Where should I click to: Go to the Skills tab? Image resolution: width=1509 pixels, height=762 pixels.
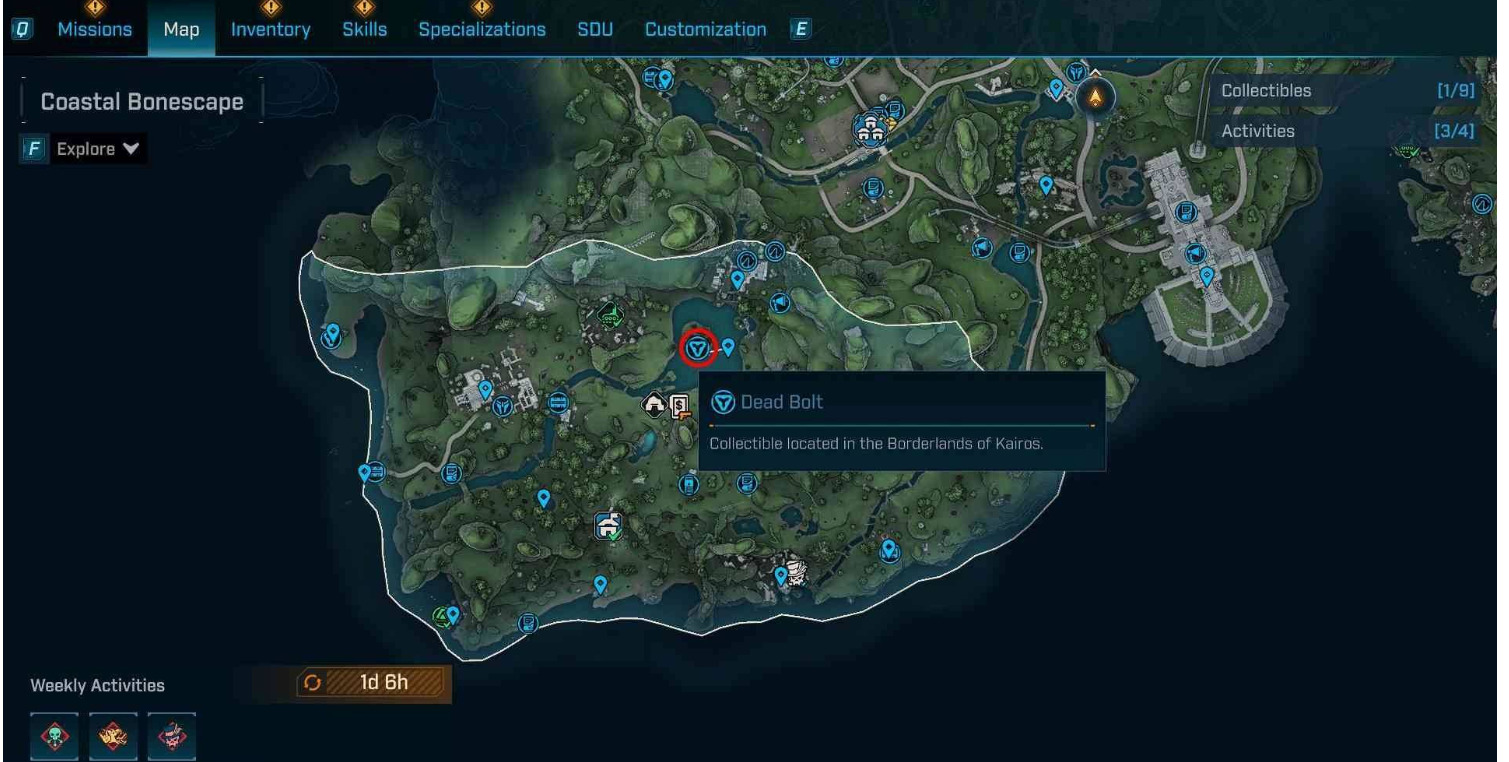(x=364, y=30)
